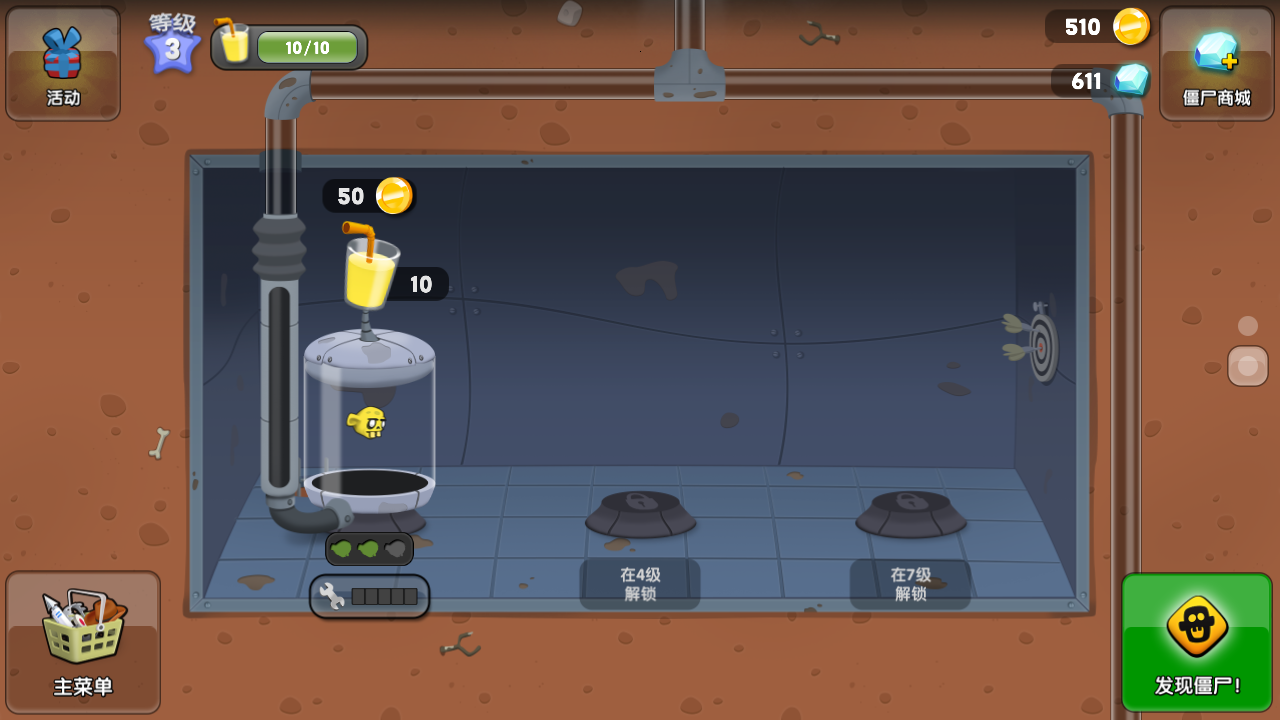Open the 主菜单 main menu basket

pos(83,641)
